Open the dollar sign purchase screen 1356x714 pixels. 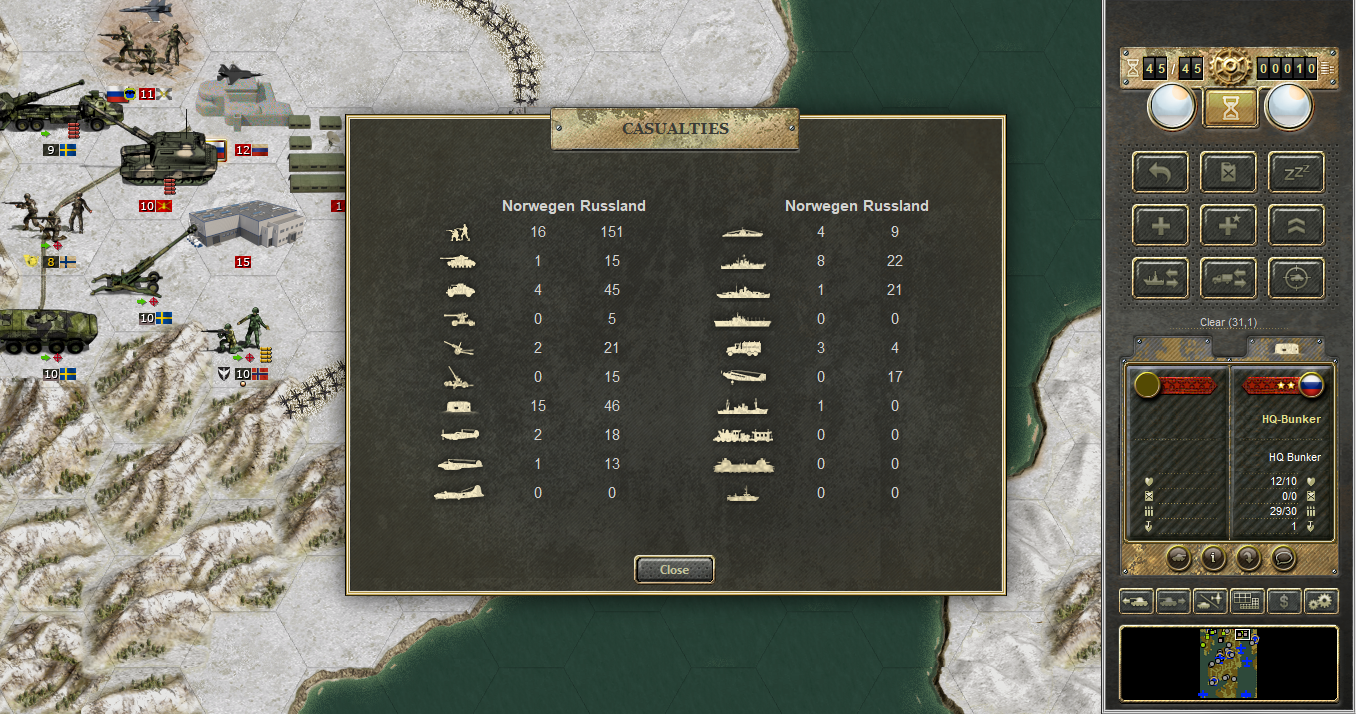(x=1284, y=602)
